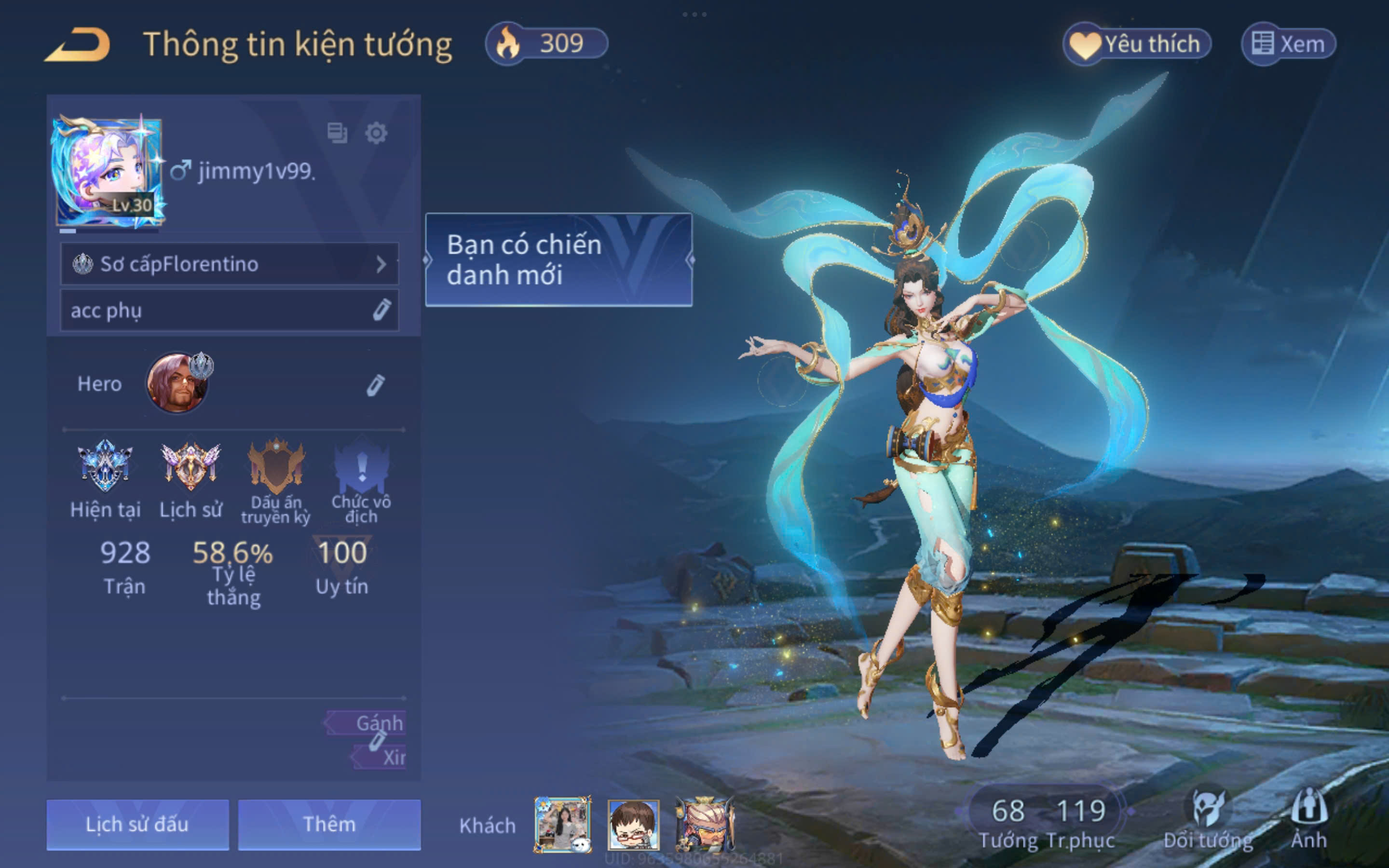Open profile settings gear icon
The width and height of the screenshot is (1389, 868).
376,133
